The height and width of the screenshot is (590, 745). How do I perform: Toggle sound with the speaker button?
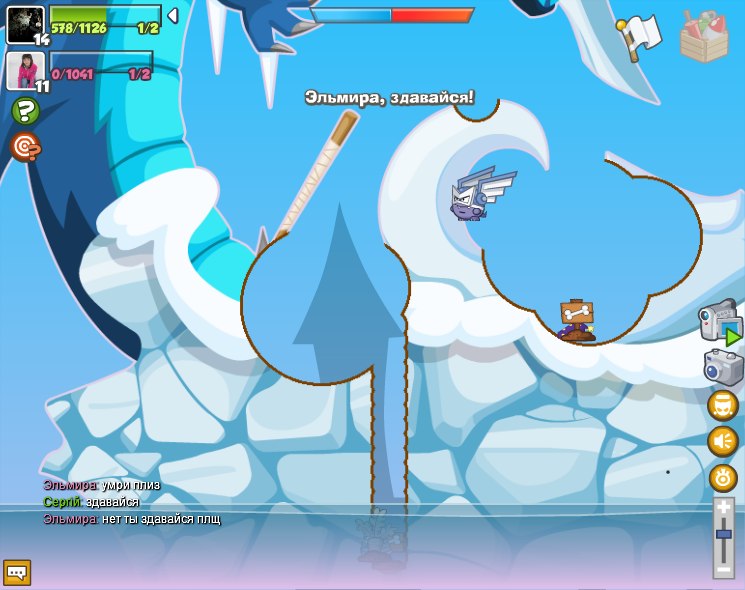point(722,441)
